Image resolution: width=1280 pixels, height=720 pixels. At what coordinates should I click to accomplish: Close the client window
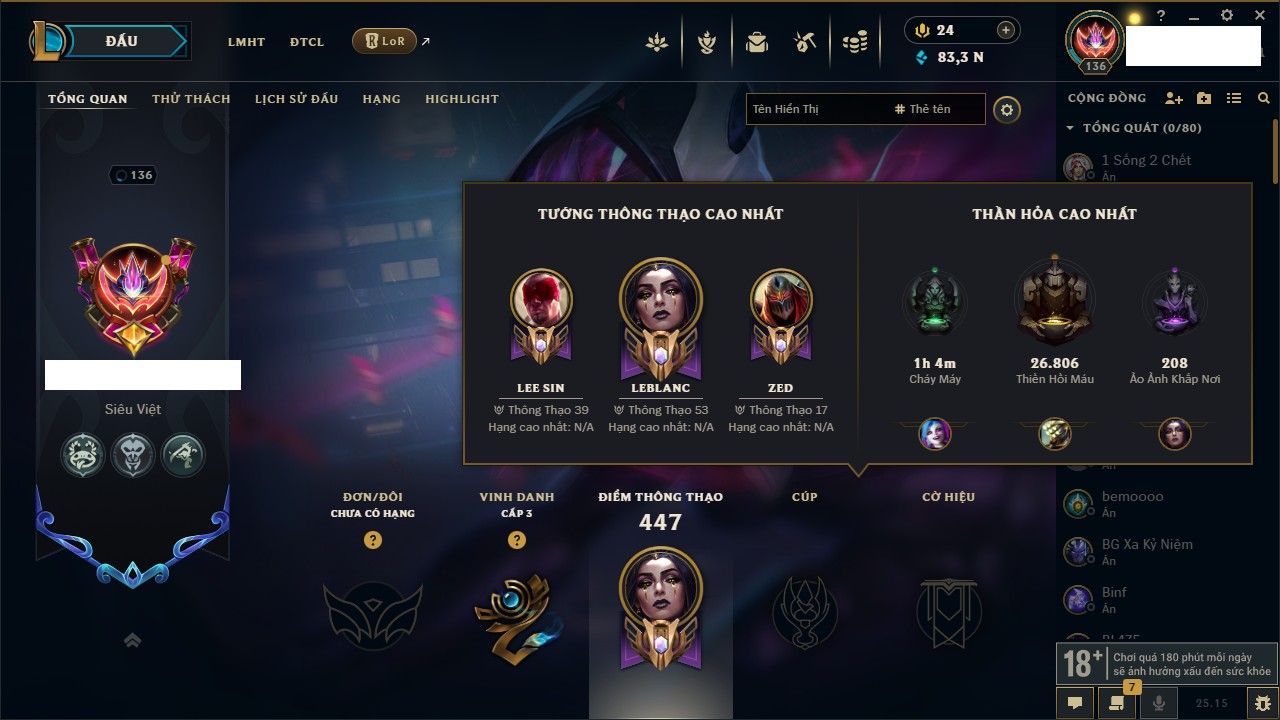pos(1259,16)
